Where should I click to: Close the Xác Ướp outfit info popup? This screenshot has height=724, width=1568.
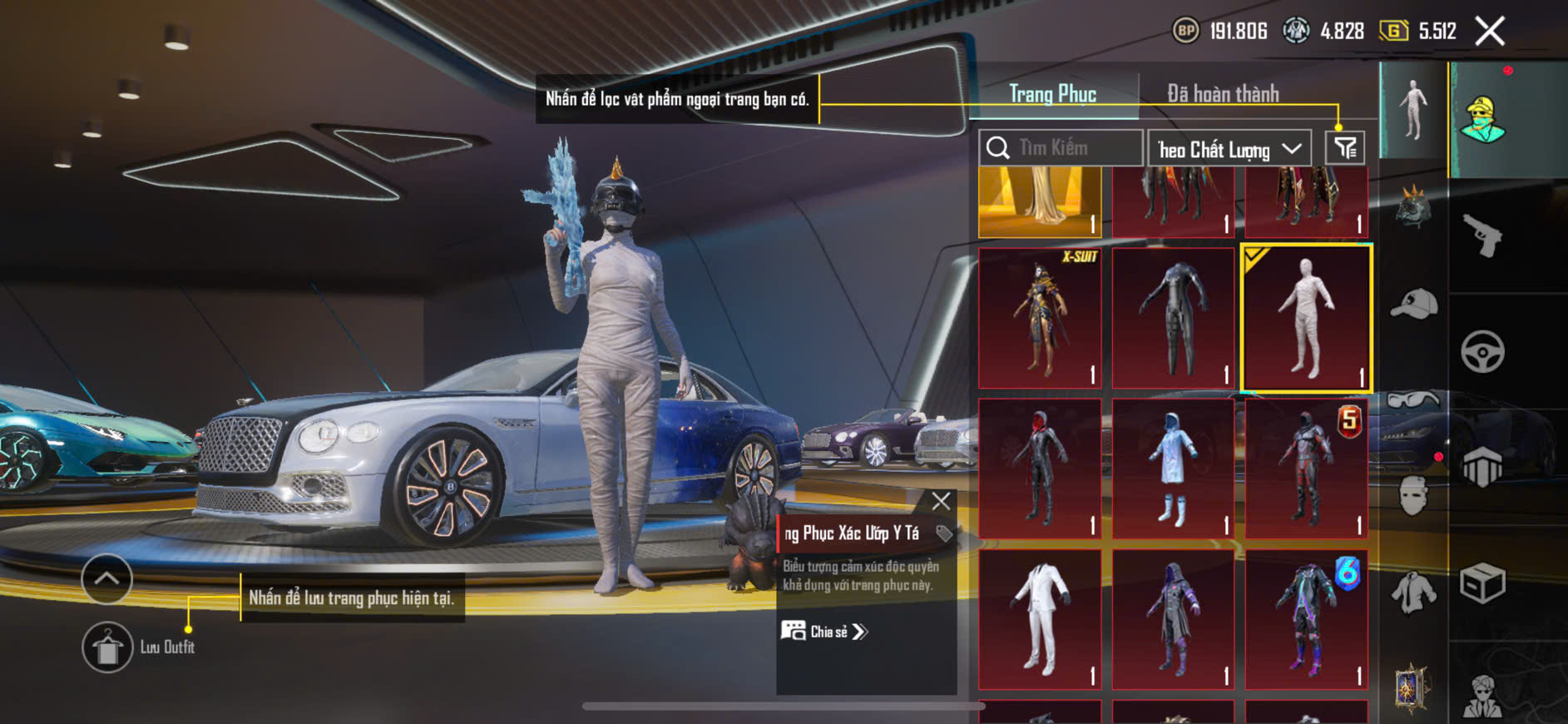pos(941,501)
